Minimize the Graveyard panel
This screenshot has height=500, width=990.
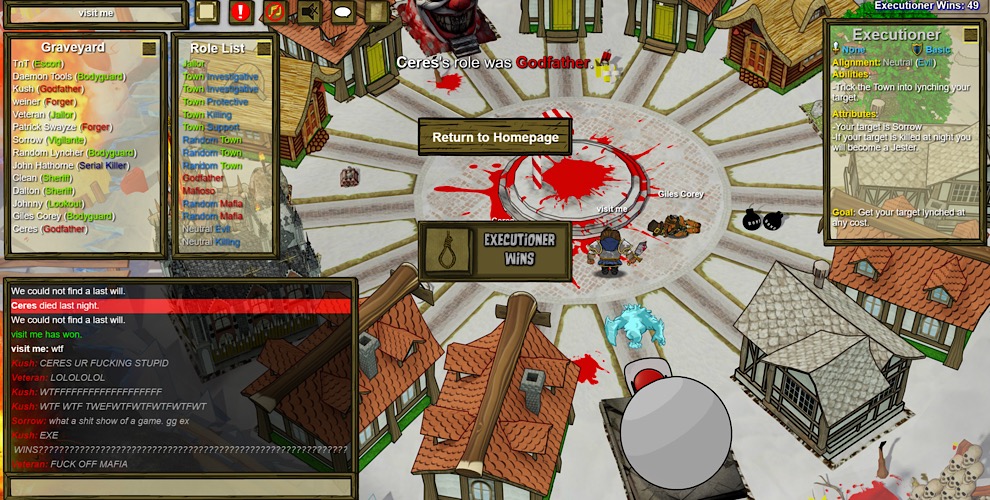click(x=149, y=48)
